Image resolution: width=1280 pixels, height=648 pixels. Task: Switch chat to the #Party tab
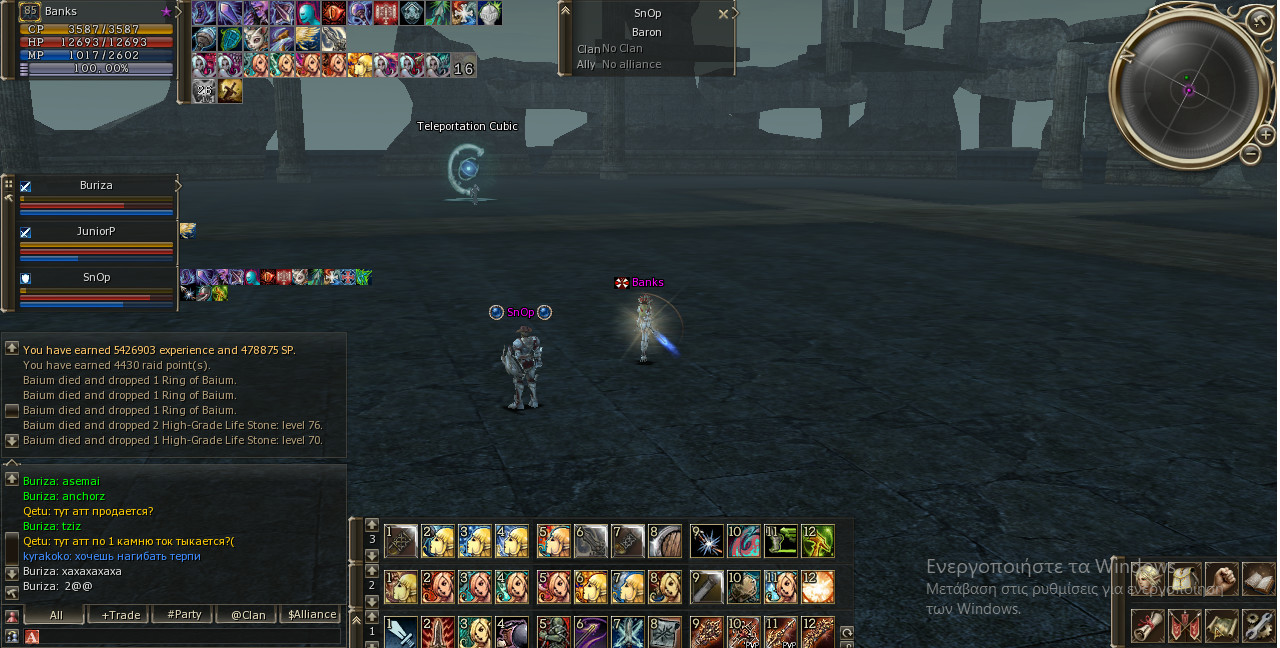pos(184,615)
